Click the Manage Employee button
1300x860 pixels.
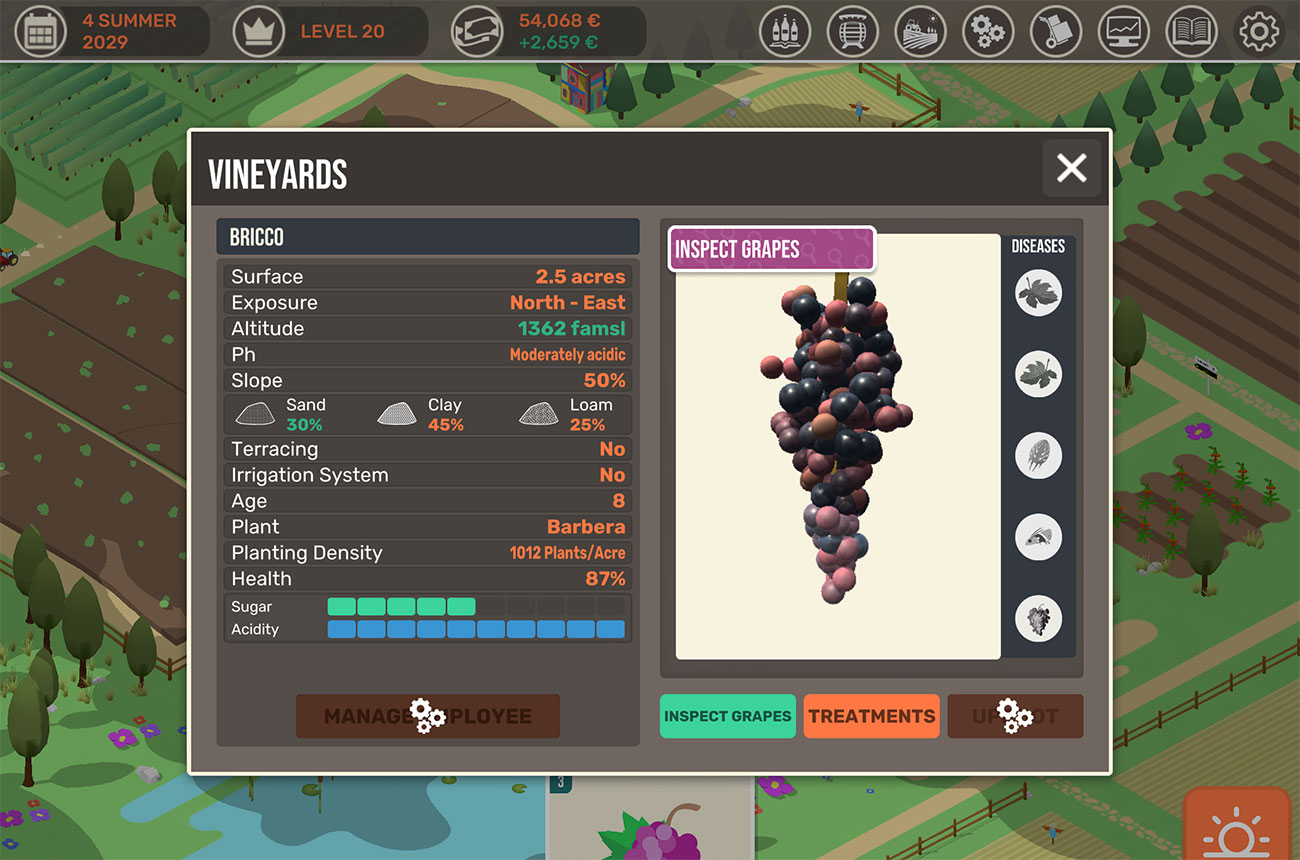428,716
